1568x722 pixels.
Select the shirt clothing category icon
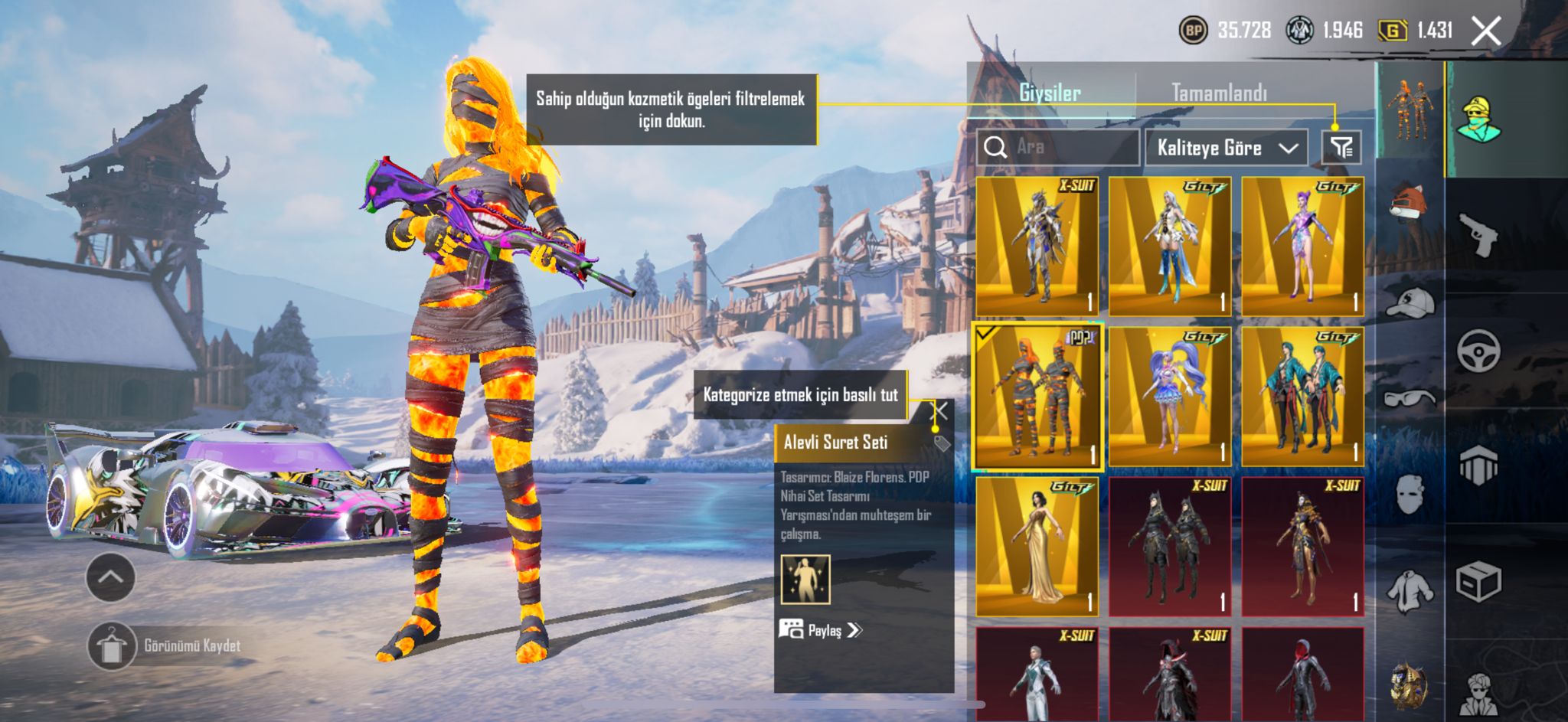pos(1410,590)
